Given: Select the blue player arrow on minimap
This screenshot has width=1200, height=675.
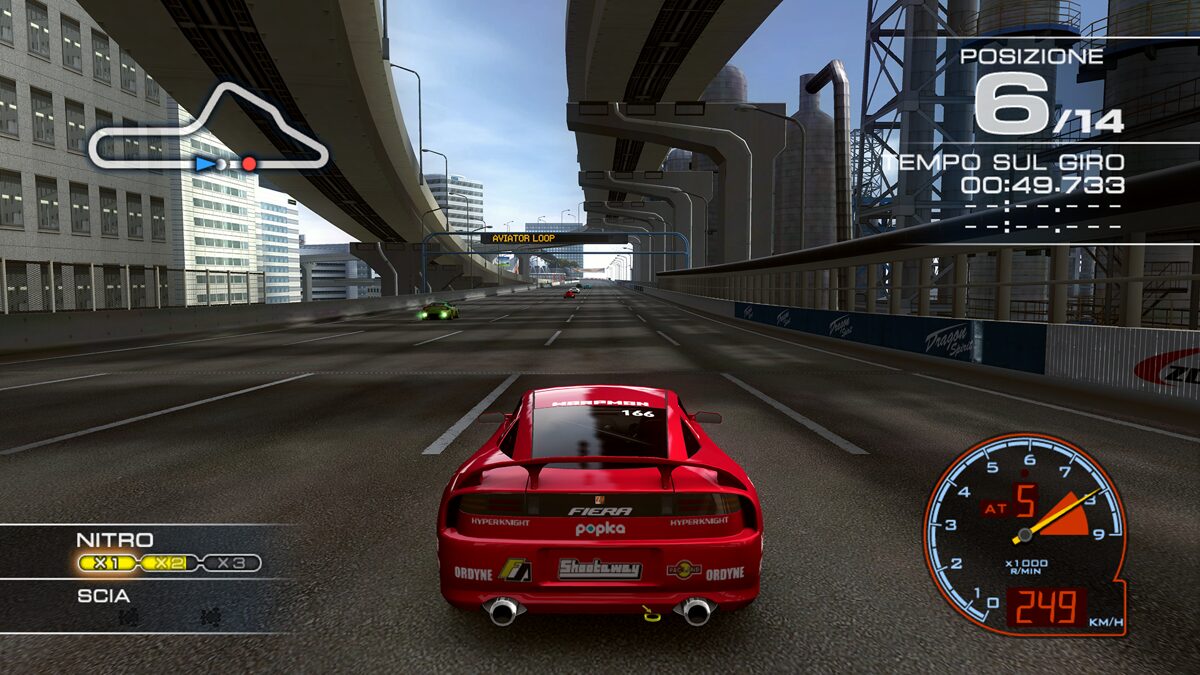Looking at the screenshot, I should (204, 163).
